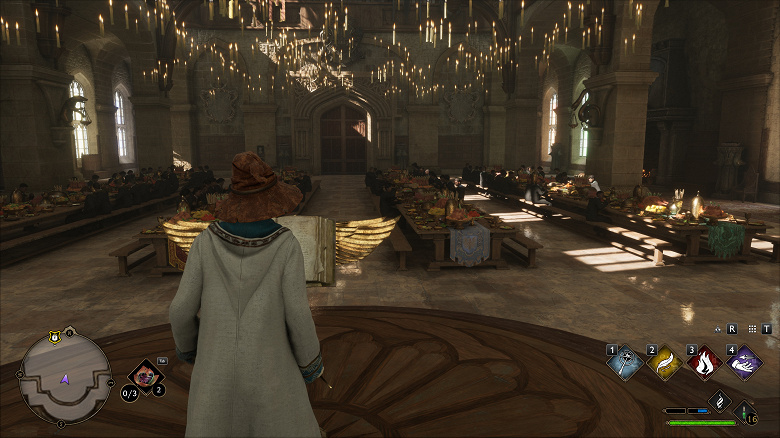The height and width of the screenshot is (438, 780).
Task: Select the ancient magic swirl icon
Action: tap(719, 400)
